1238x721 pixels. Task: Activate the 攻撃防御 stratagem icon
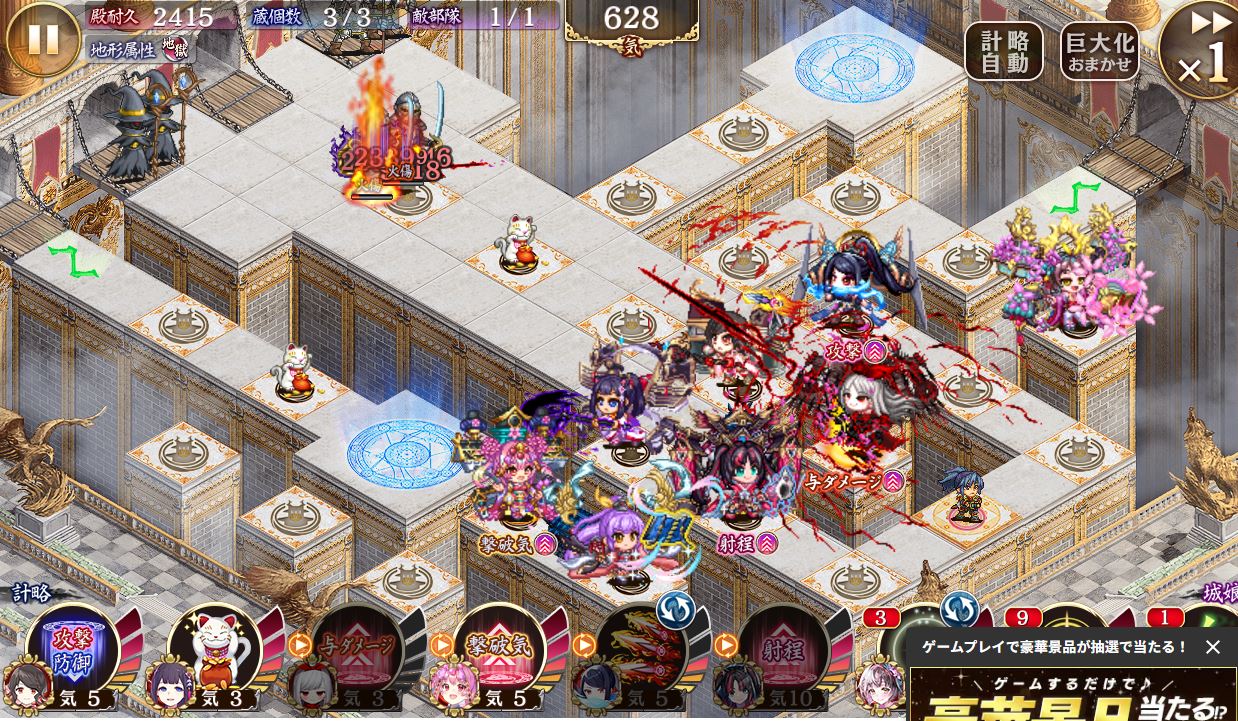pos(72,647)
